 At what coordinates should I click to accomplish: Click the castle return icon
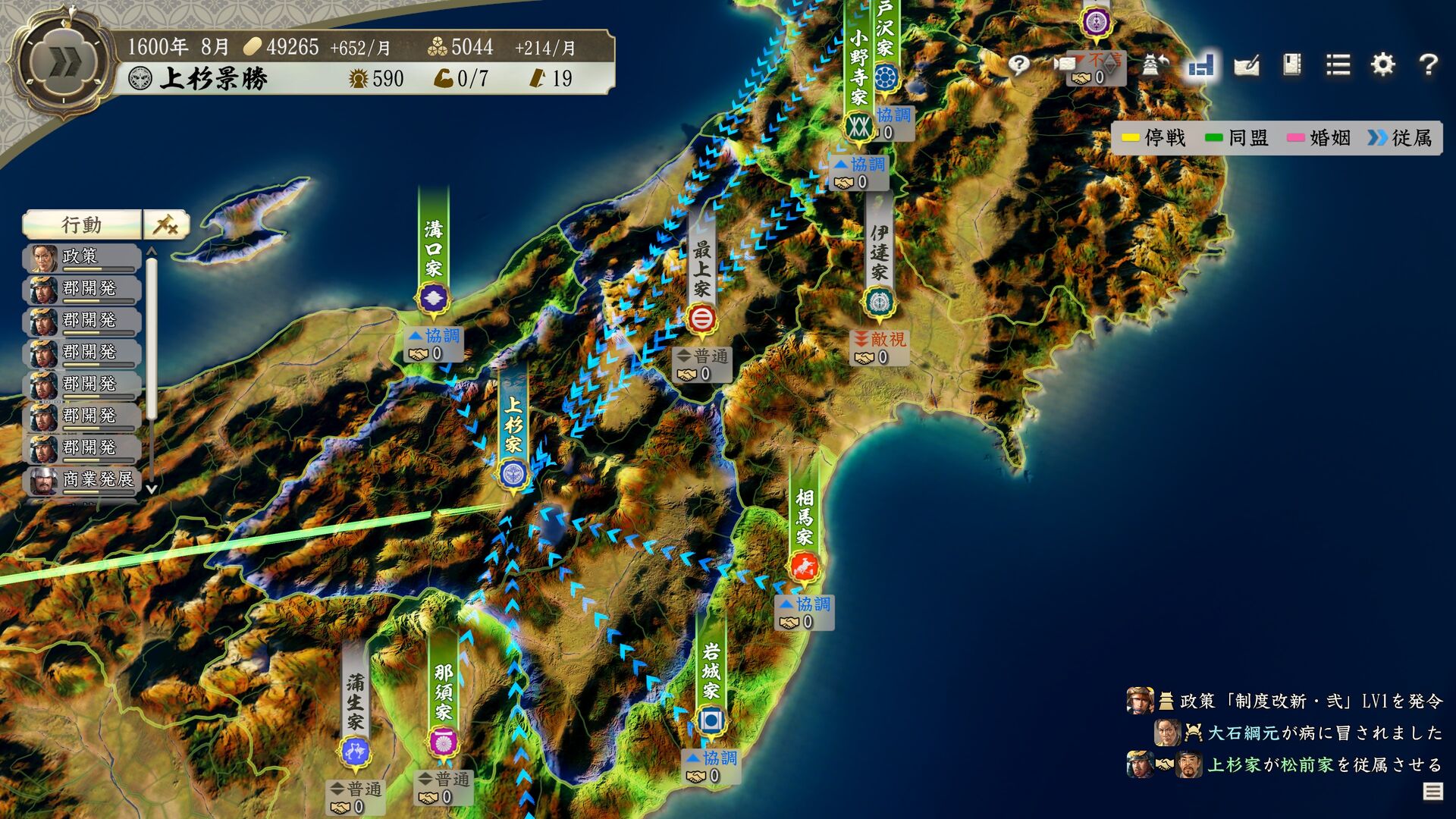point(1153,65)
